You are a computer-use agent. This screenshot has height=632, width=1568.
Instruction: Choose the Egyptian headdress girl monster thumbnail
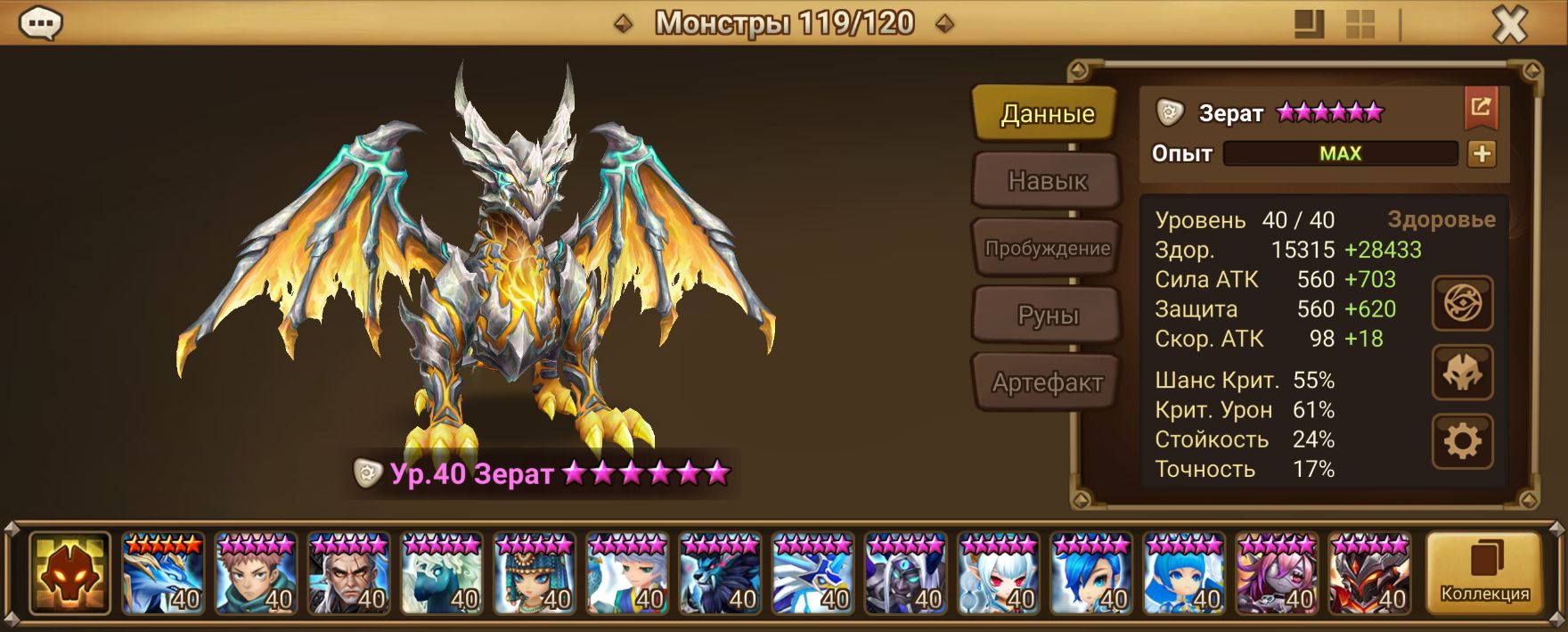tap(535, 573)
